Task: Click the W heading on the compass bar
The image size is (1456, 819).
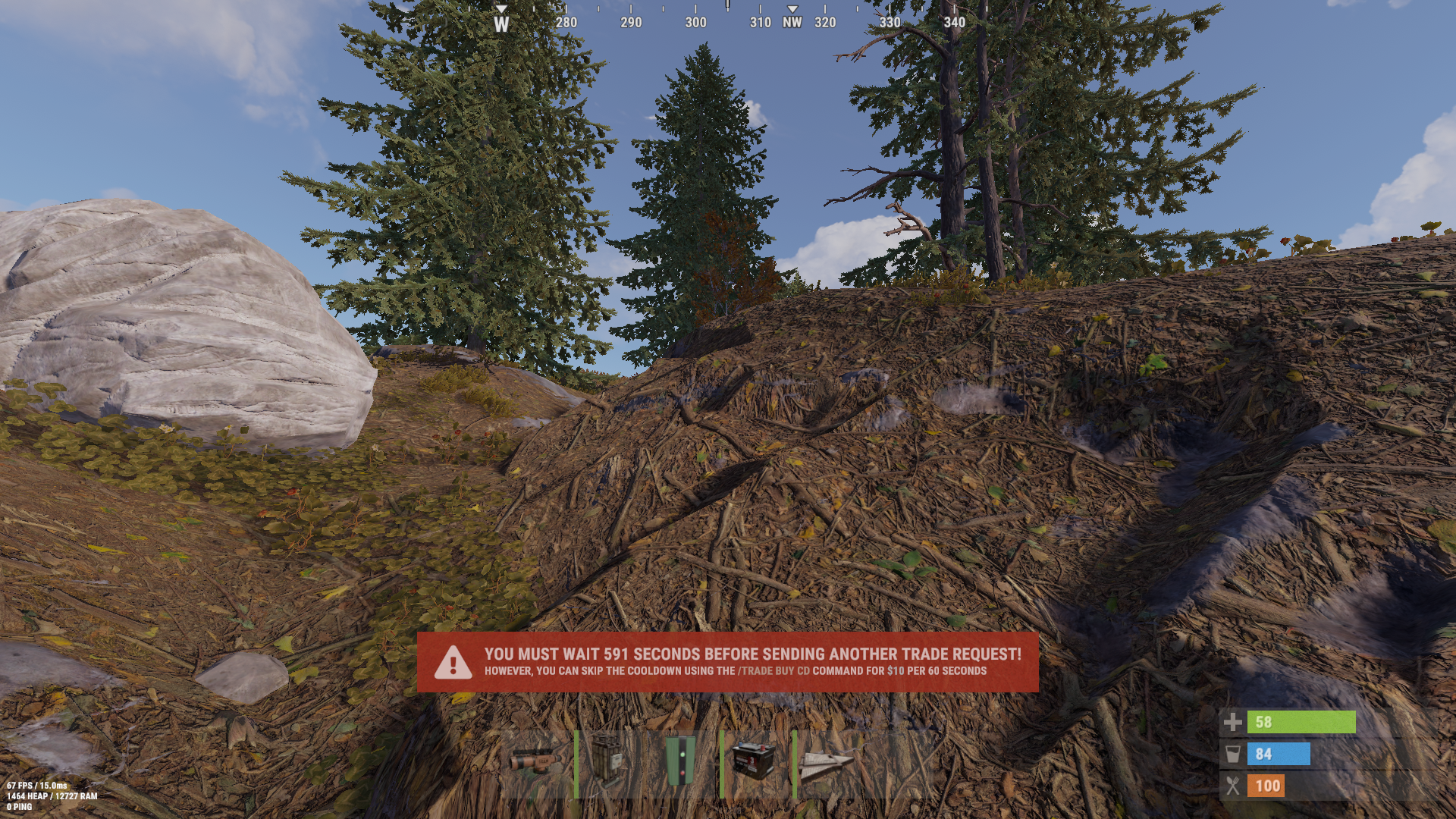Action: click(x=500, y=23)
